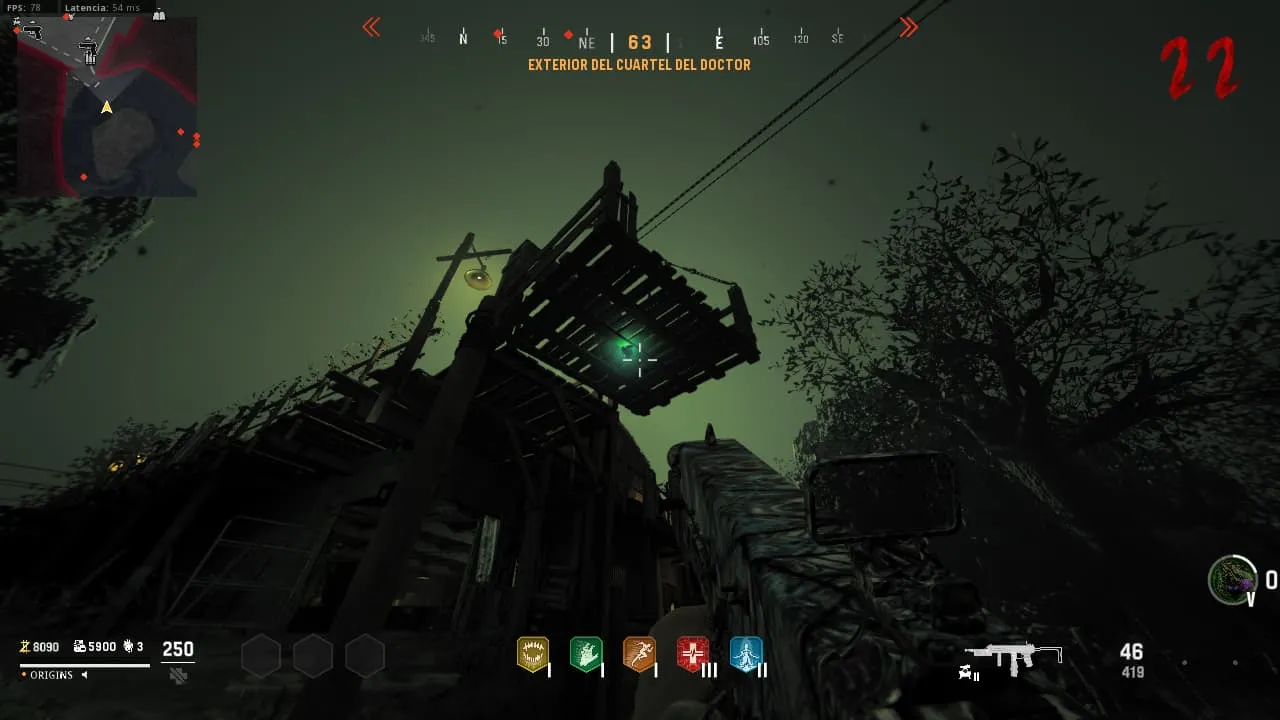The image size is (1280, 720).
Task: Click the minimap in the corner
Action: tap(107, 106)
